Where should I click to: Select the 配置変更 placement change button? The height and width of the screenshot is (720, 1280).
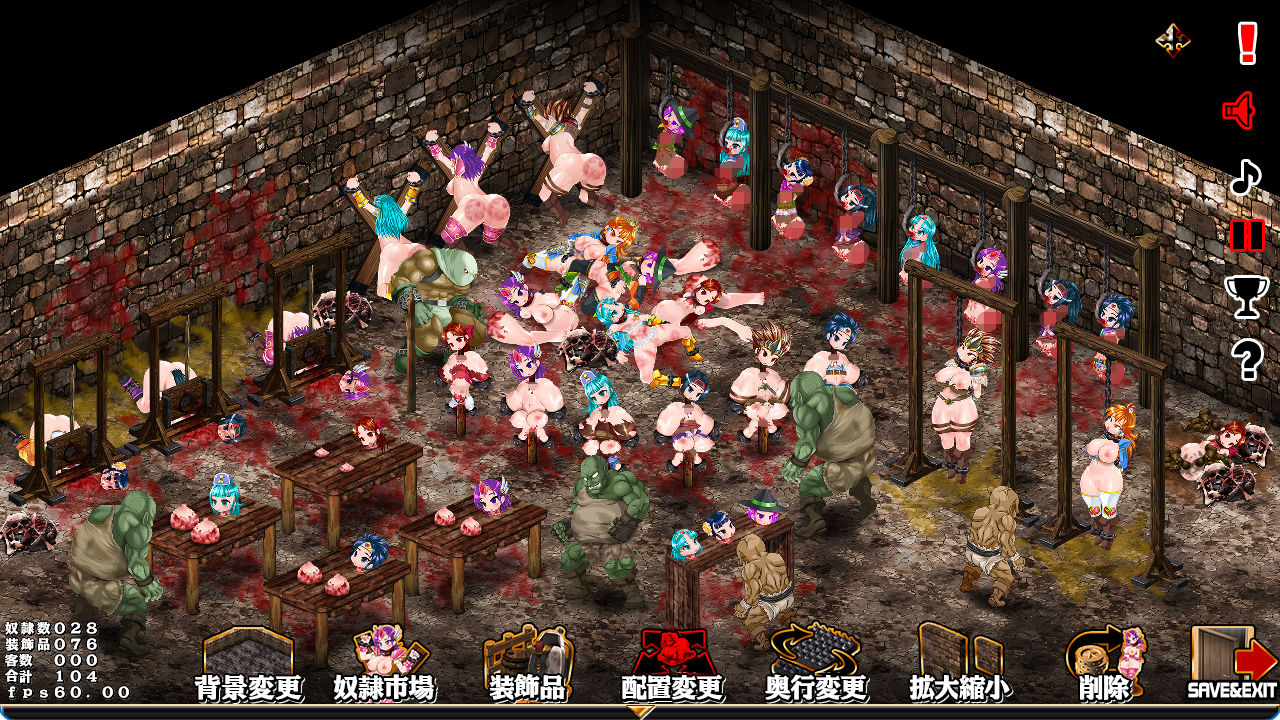(671, 664)
